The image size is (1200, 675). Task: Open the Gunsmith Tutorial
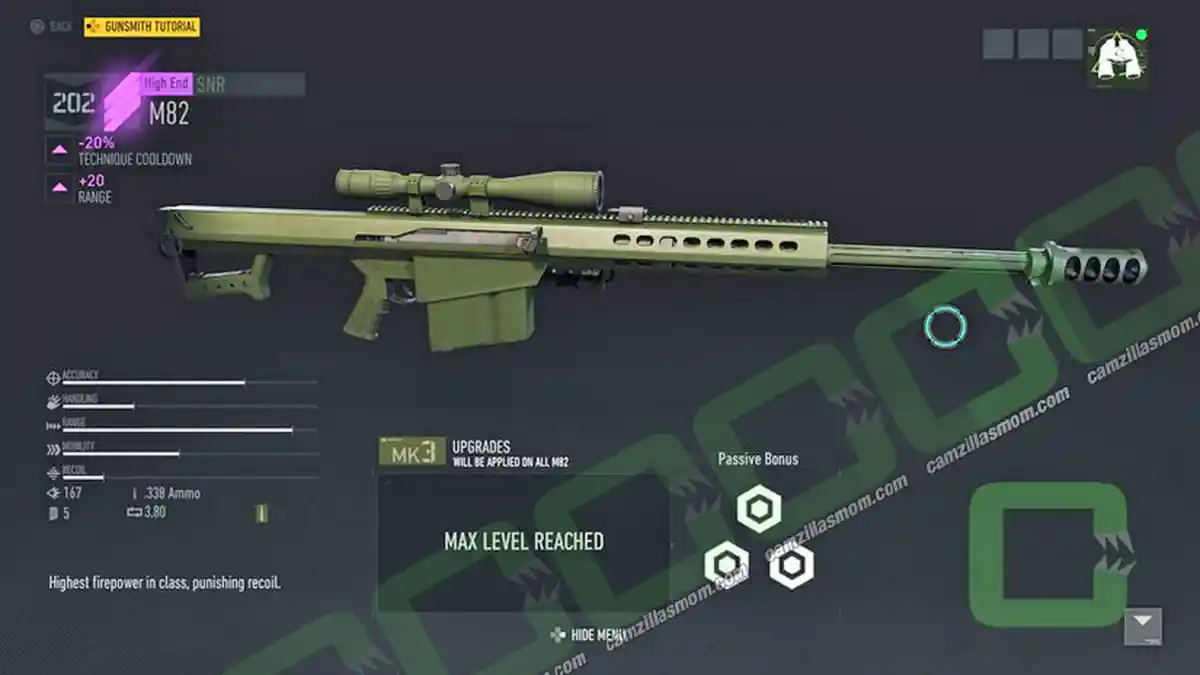point(142,27)
